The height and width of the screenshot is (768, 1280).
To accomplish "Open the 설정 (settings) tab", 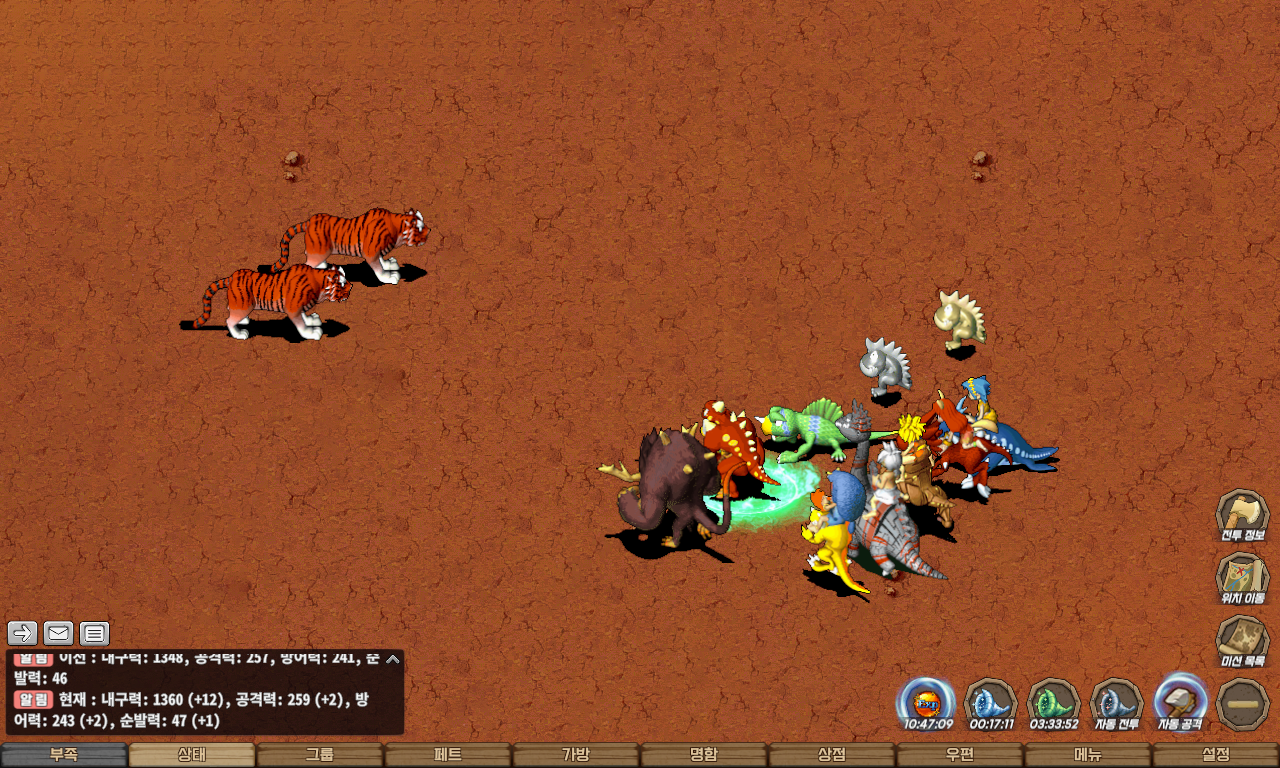I will tap(1216, 755).
